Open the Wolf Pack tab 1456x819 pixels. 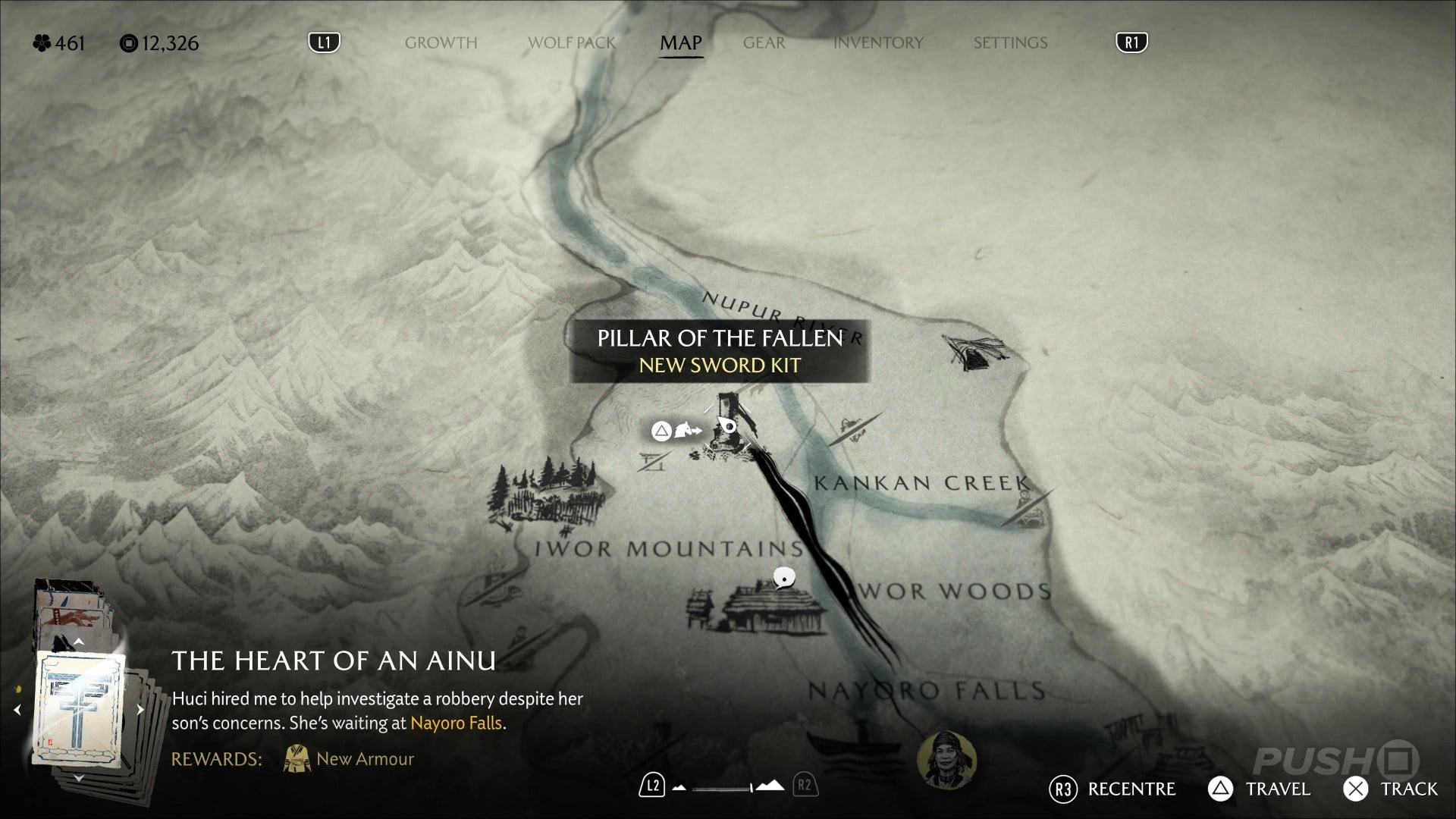(x=571, y=43)
